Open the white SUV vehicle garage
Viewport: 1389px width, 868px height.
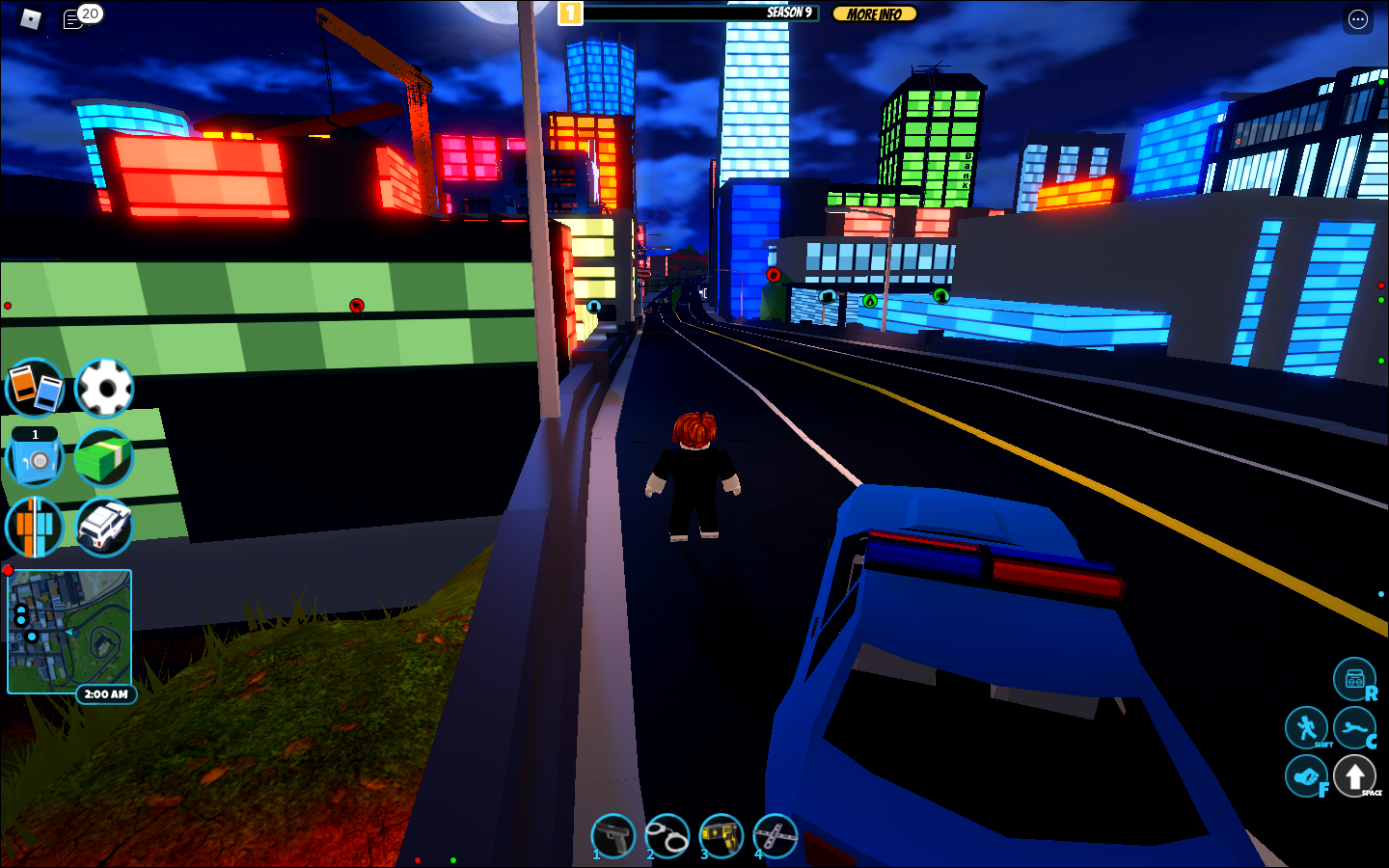tap(104, 528)
